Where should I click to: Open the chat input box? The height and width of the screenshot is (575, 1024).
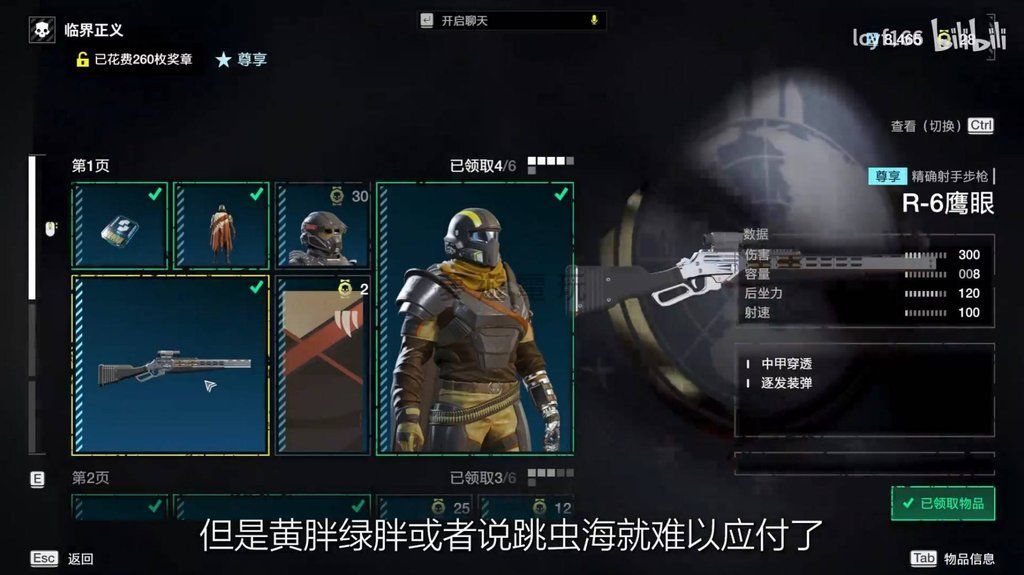[x=510, y=20]
